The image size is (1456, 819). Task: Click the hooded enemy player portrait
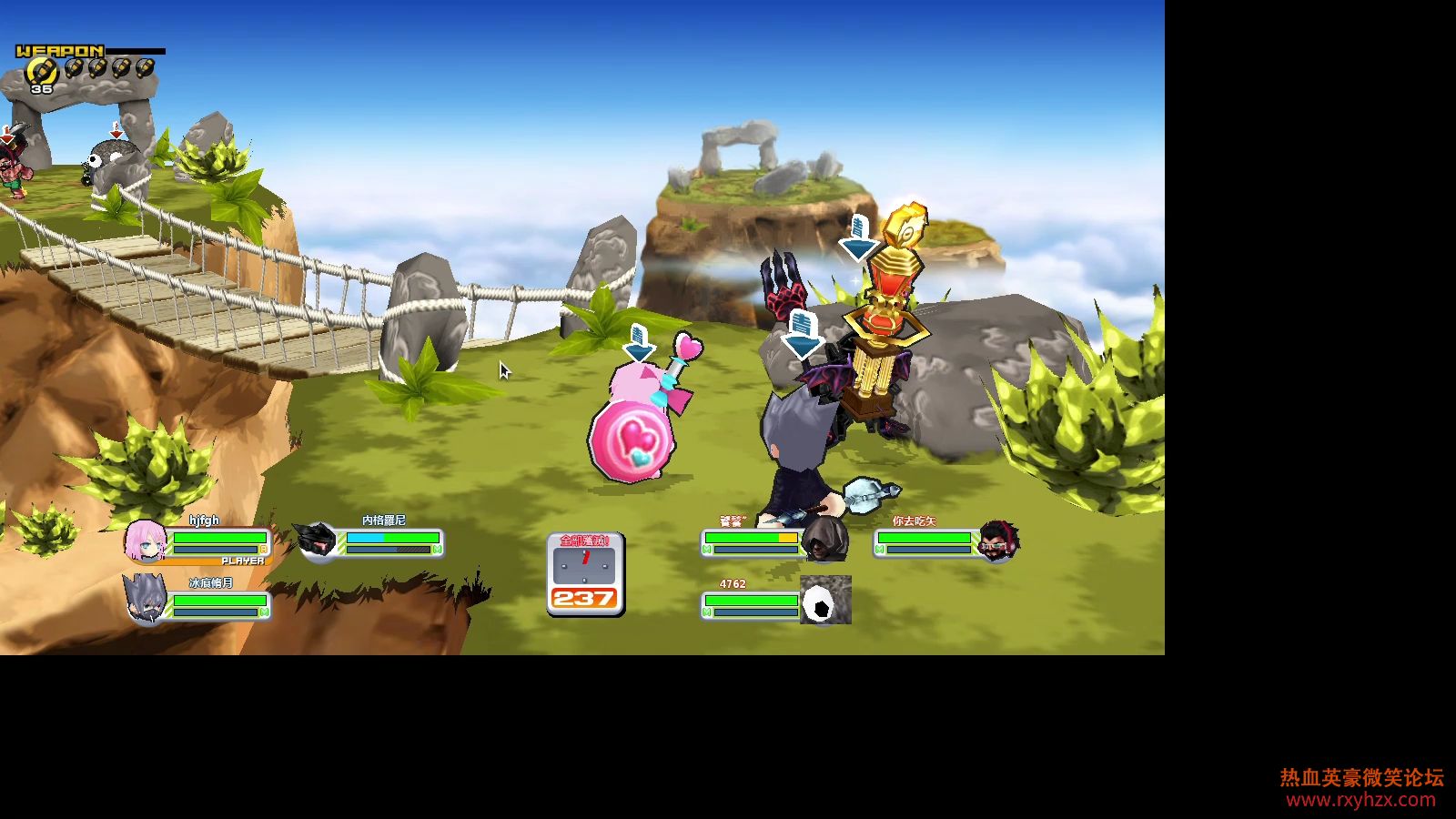tap(826, 541)
